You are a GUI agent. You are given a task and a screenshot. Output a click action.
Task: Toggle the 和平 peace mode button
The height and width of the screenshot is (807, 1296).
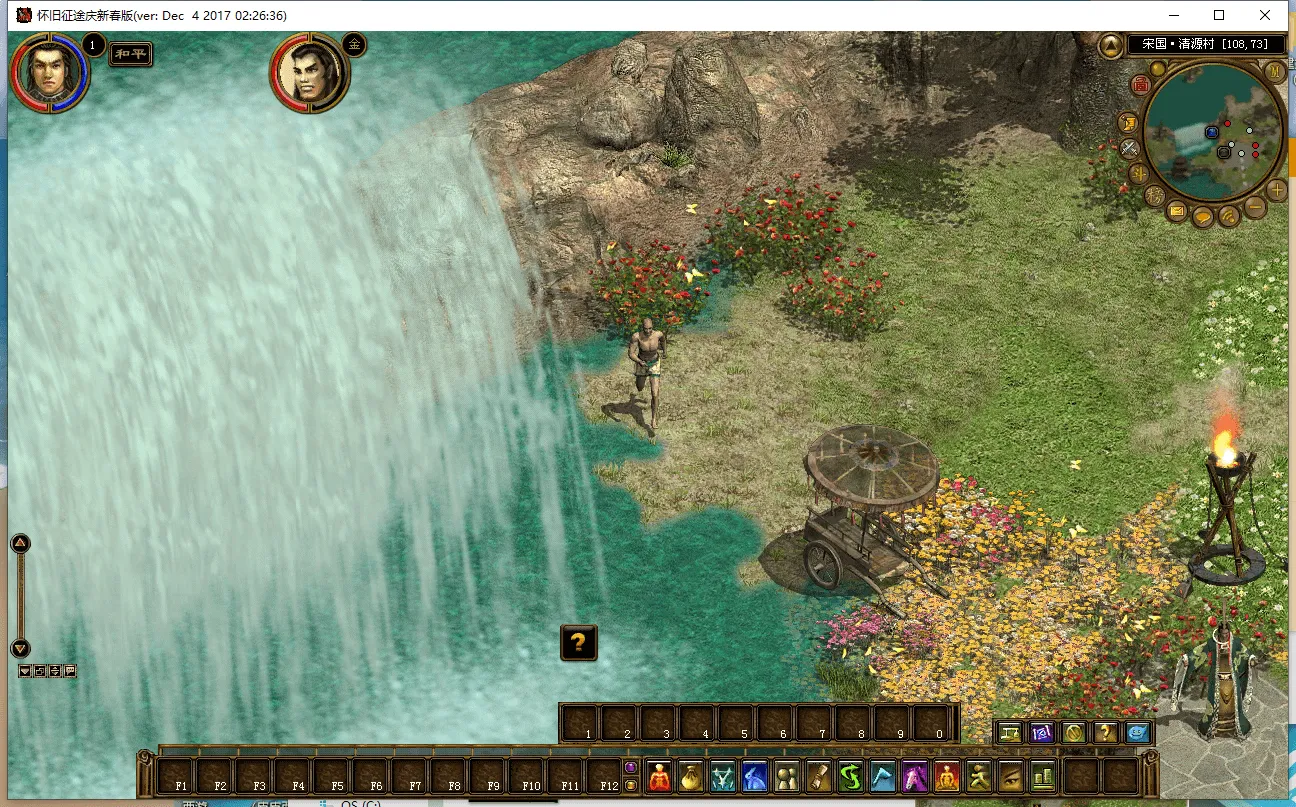131,54
